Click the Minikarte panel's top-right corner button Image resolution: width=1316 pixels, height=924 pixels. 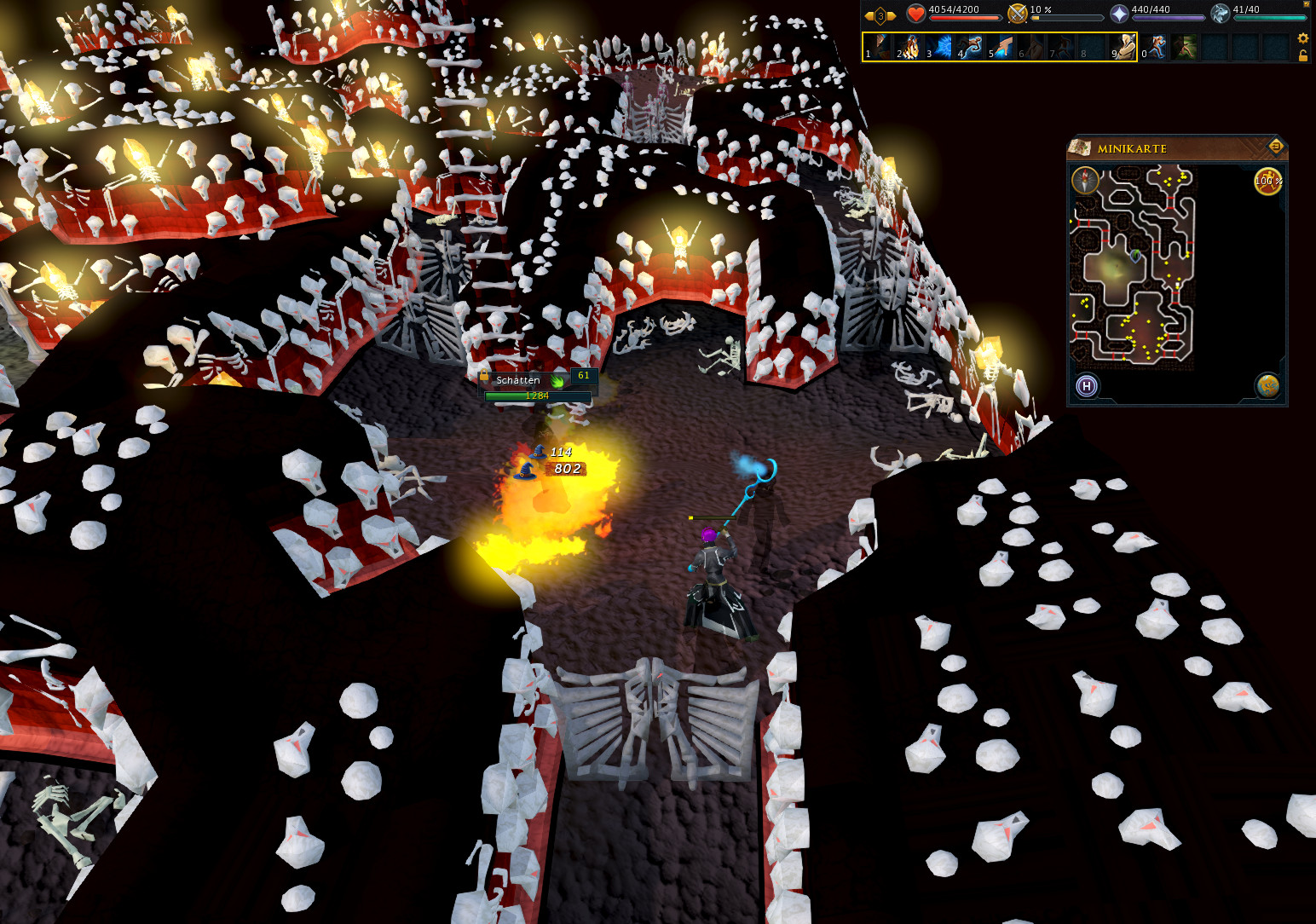[1276, 147]
